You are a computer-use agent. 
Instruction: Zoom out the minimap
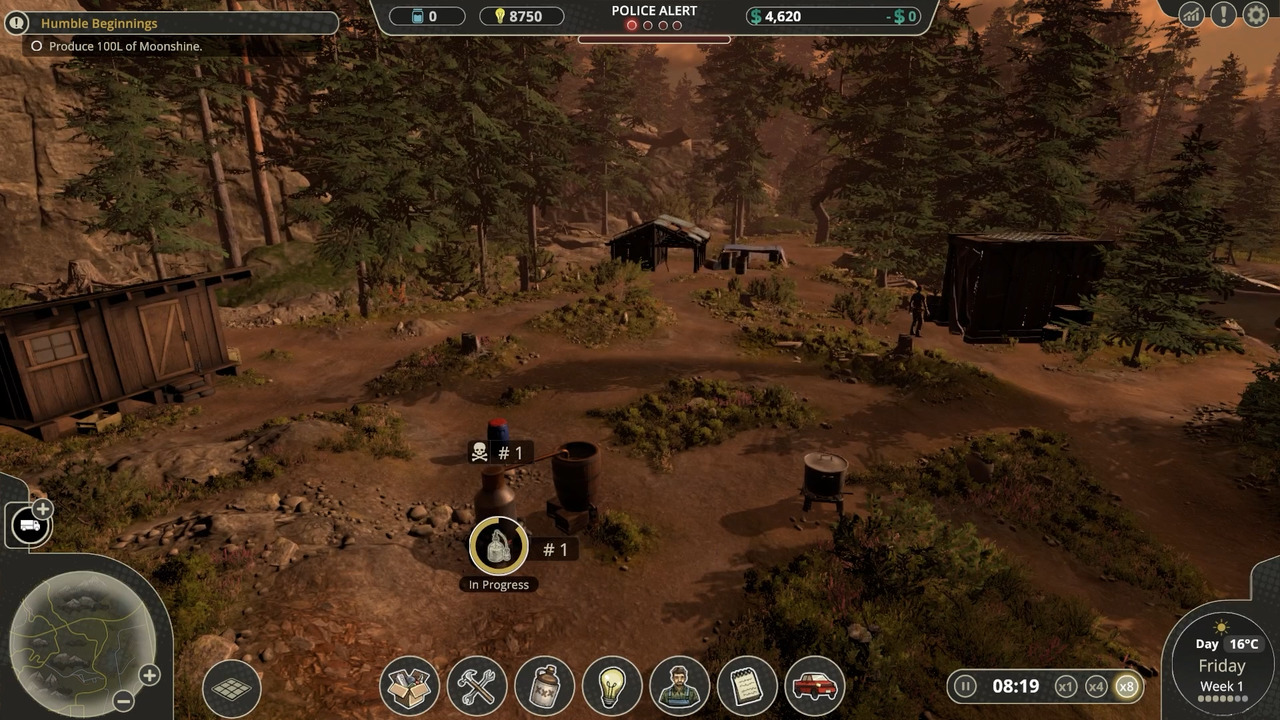(x=123, y=701)
